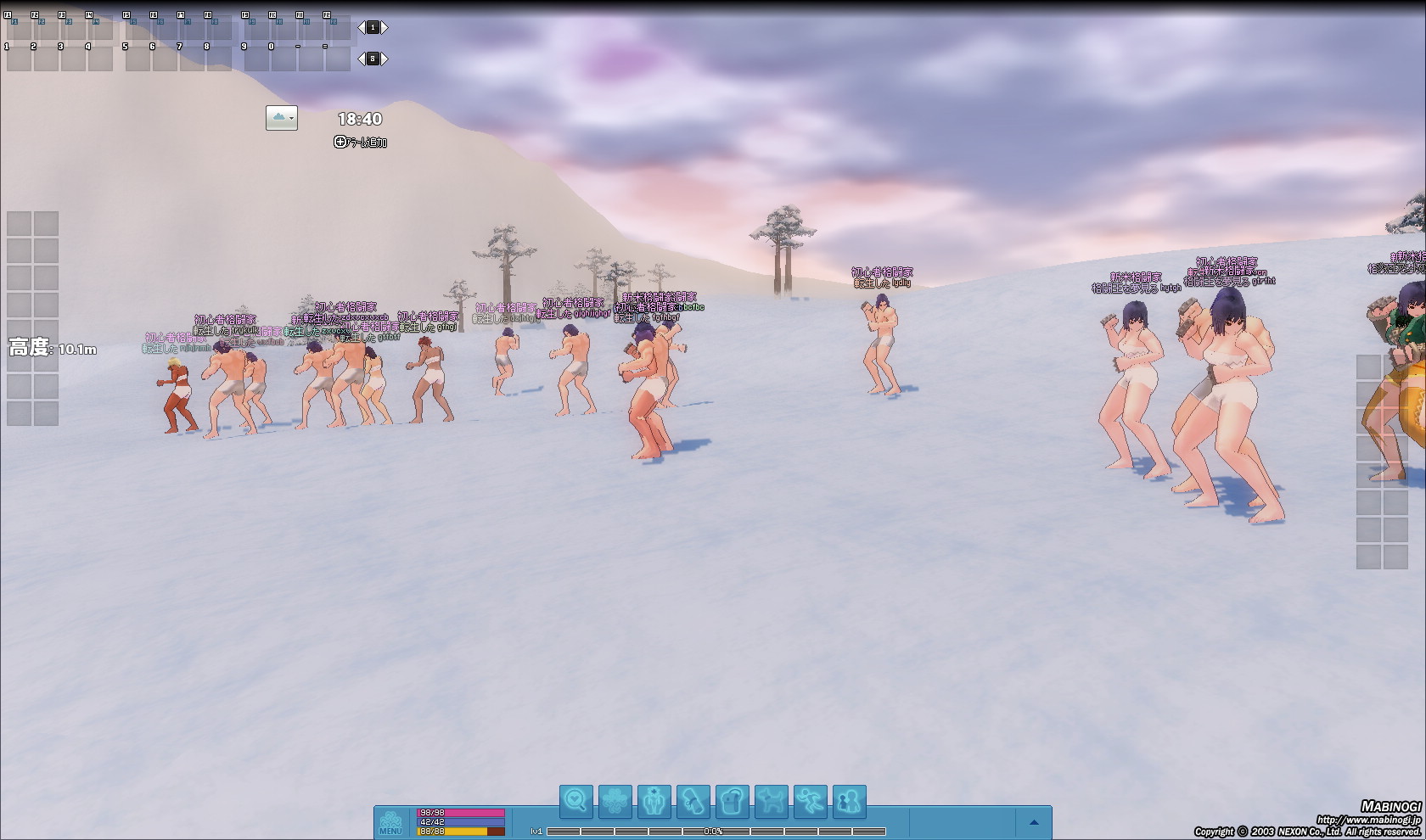This screenshot has width=1426, height=840.
Task: Go to the next page of the lower hotbar
Action: click(385, 59)
